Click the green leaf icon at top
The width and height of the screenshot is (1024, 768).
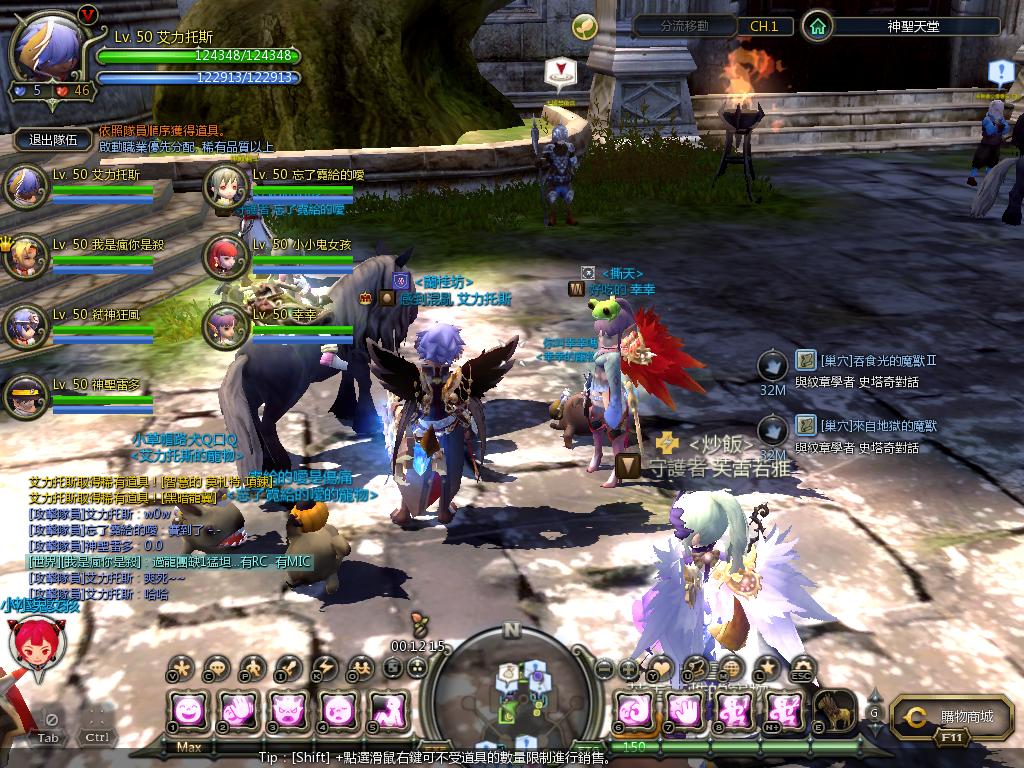click(x=584, y=26)
